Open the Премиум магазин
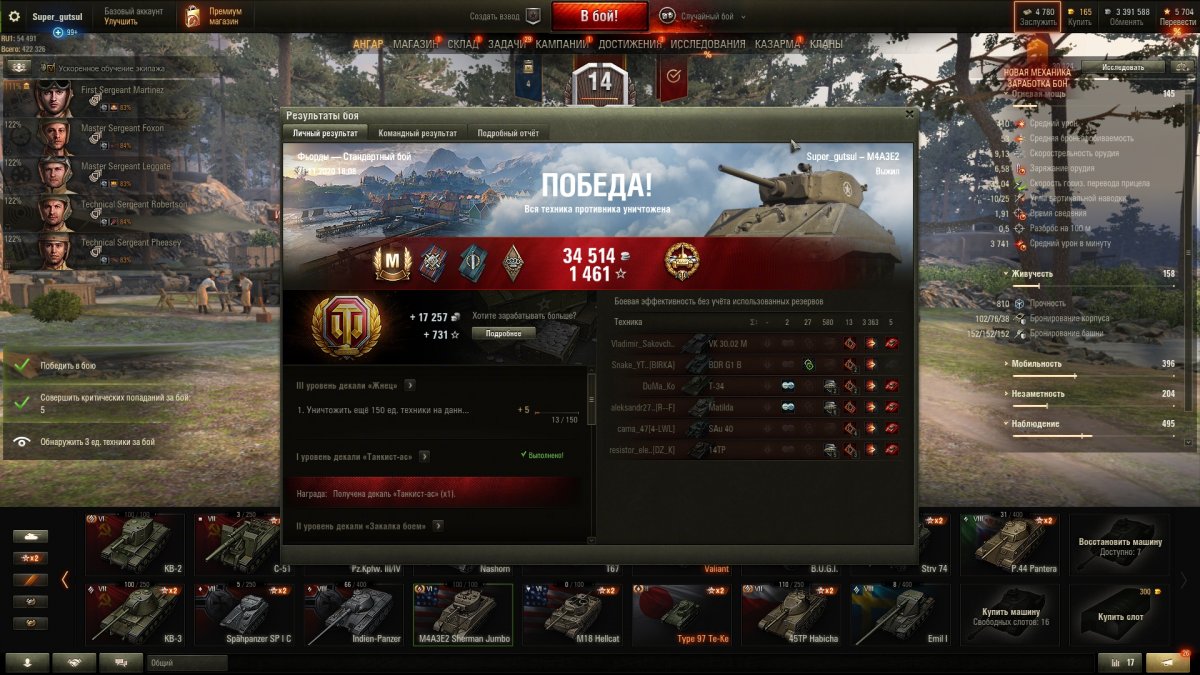The width and height of the screenshot is (1200, 675). (x=215, y=16)
